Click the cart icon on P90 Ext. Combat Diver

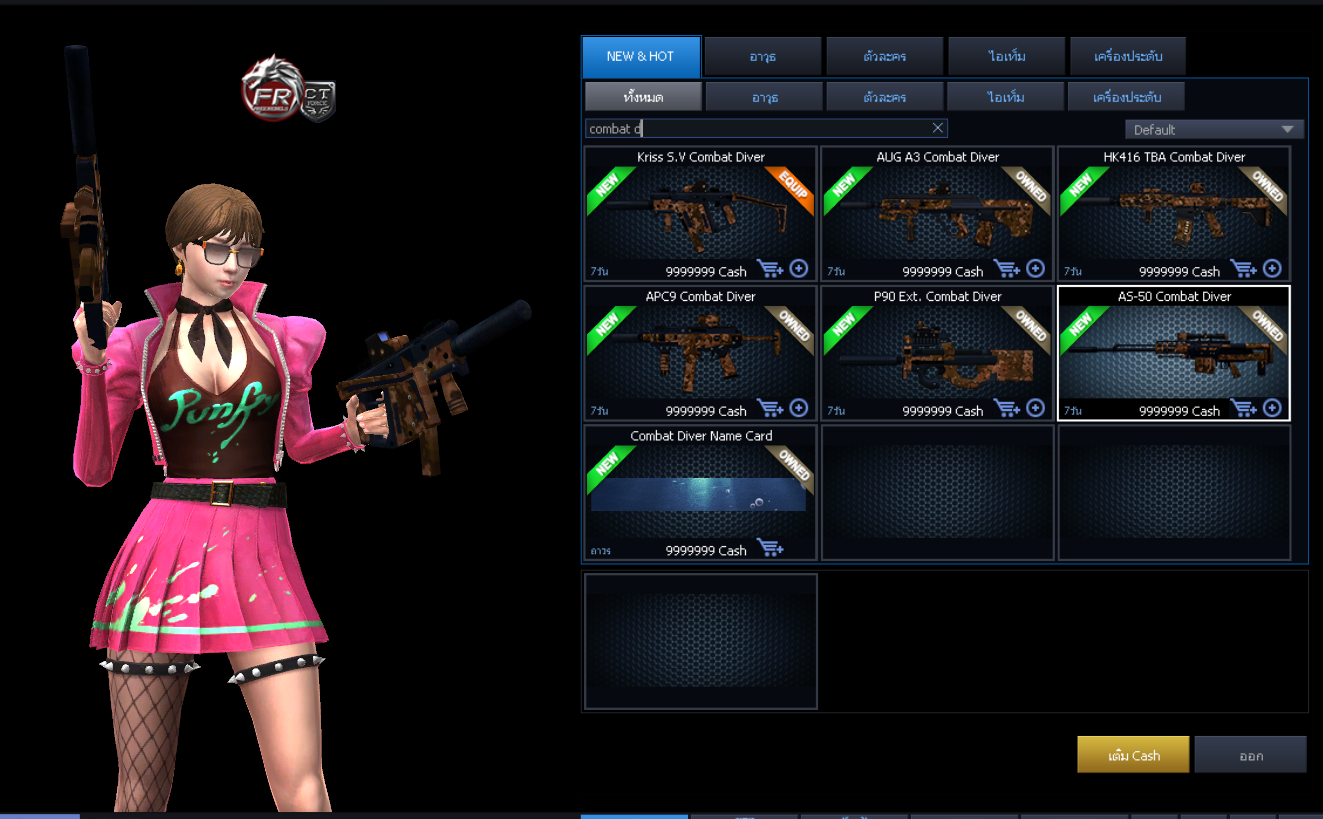tap(1005, 408)
